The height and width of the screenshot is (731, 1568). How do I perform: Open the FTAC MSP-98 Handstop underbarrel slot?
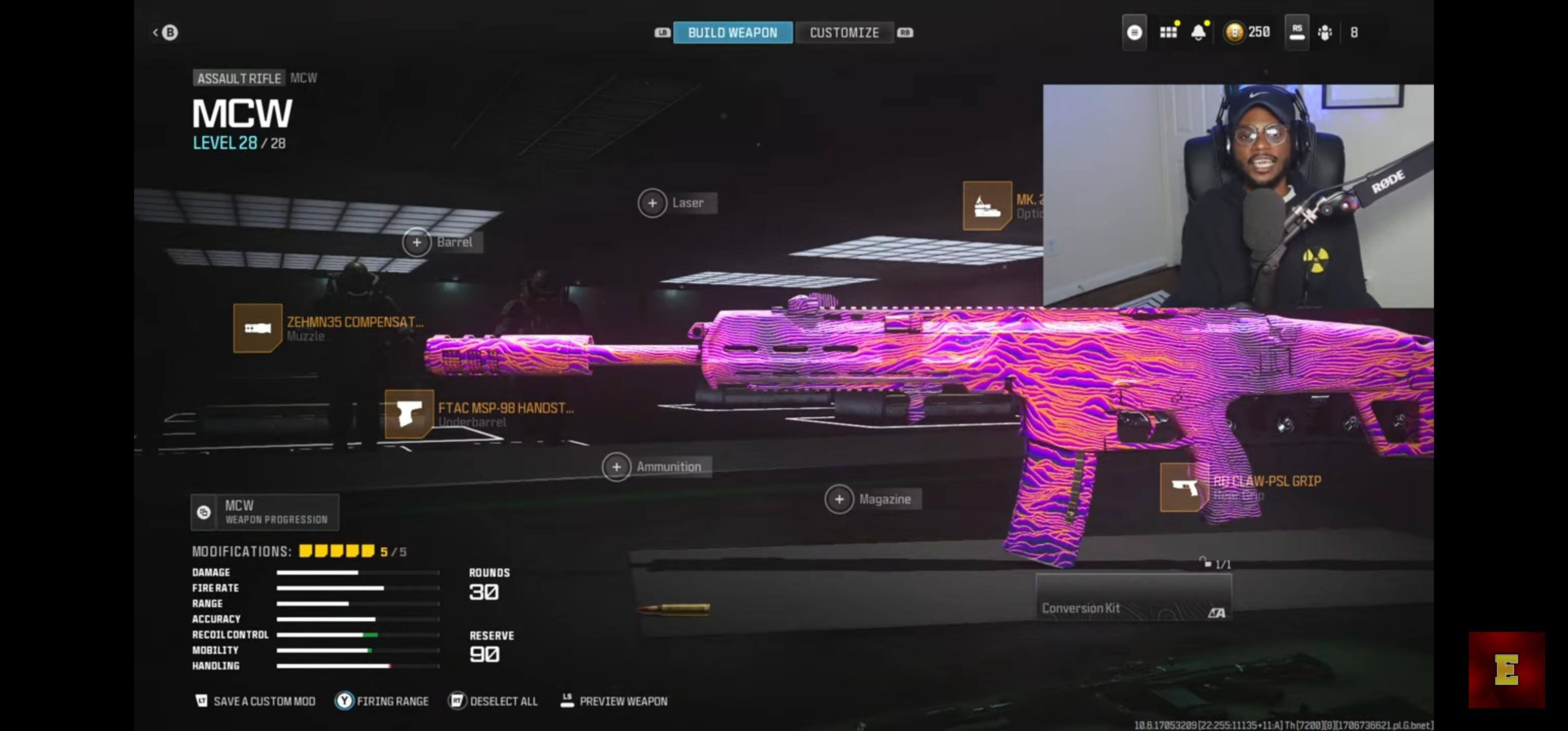[409, 414]
